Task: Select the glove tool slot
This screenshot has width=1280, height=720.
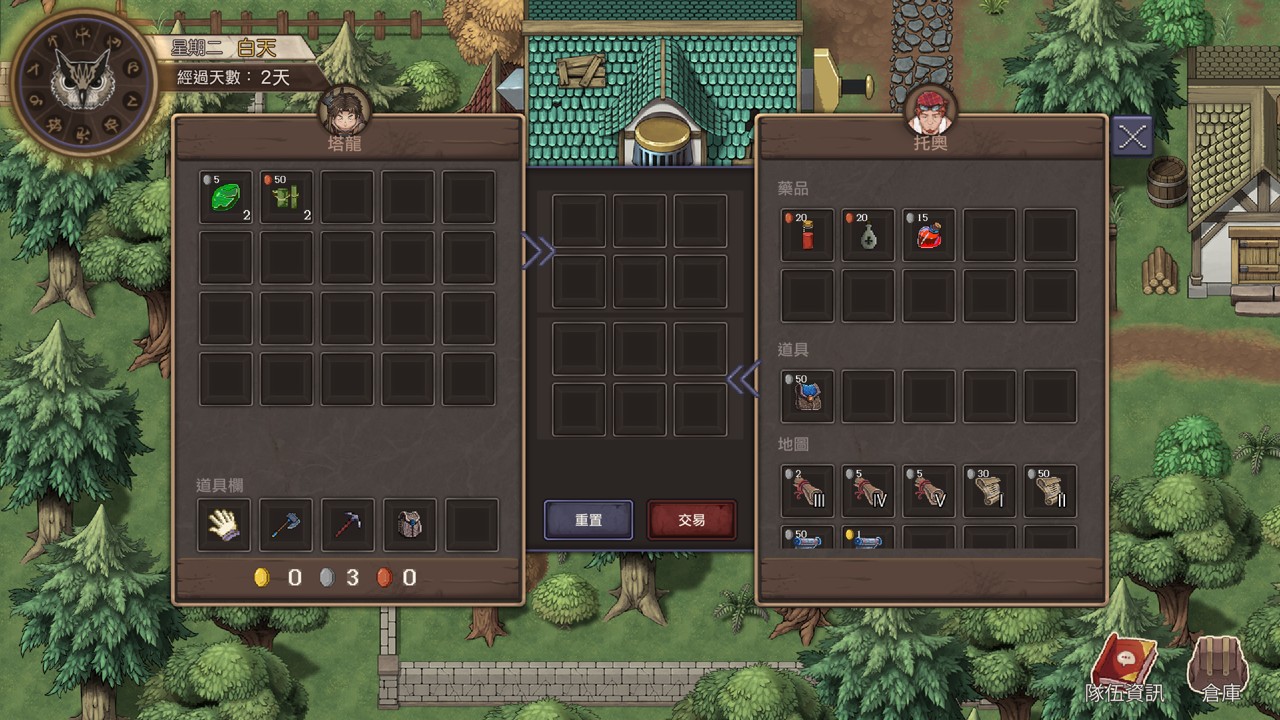Action: point(224,525)
